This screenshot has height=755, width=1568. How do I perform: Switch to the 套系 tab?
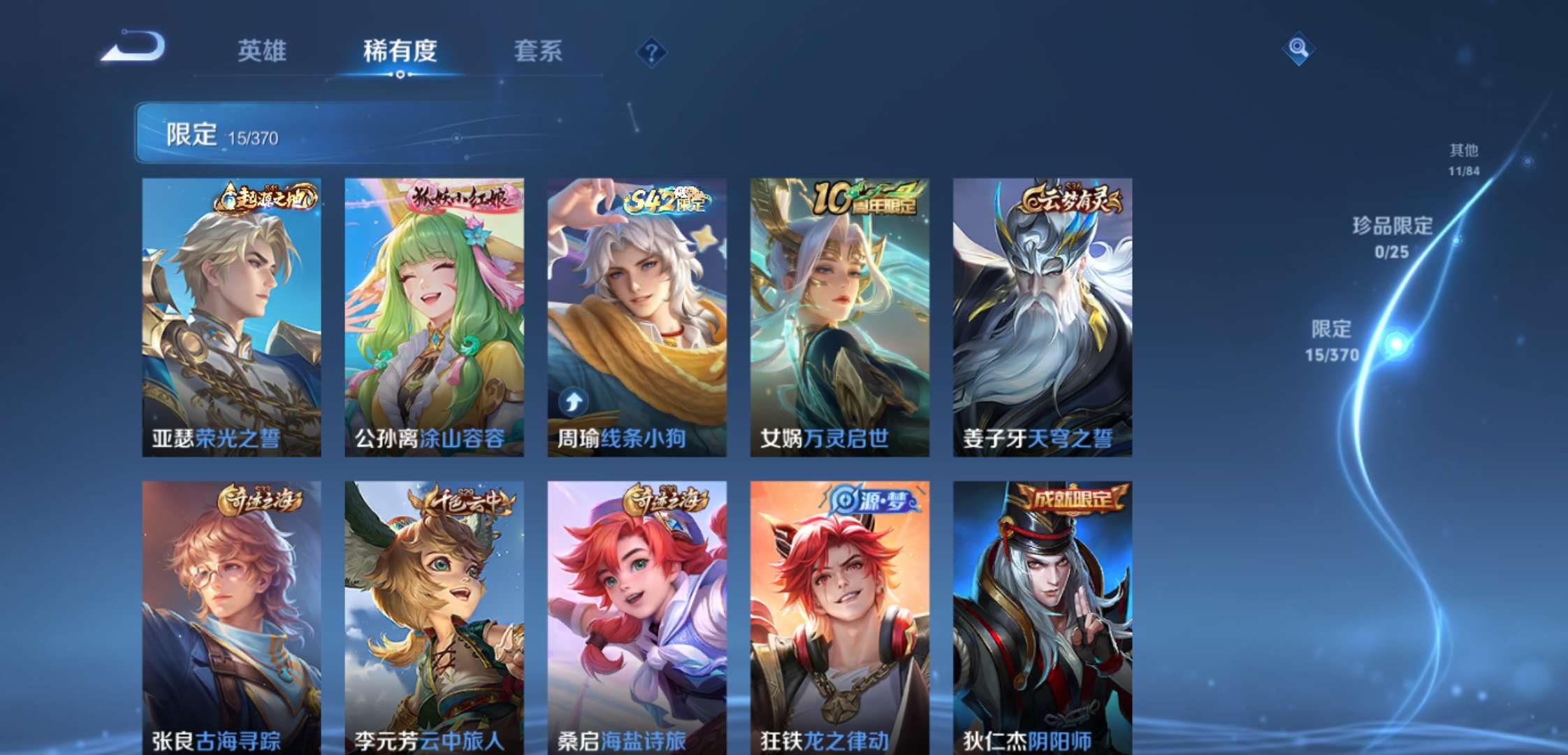tap(539, 50)
